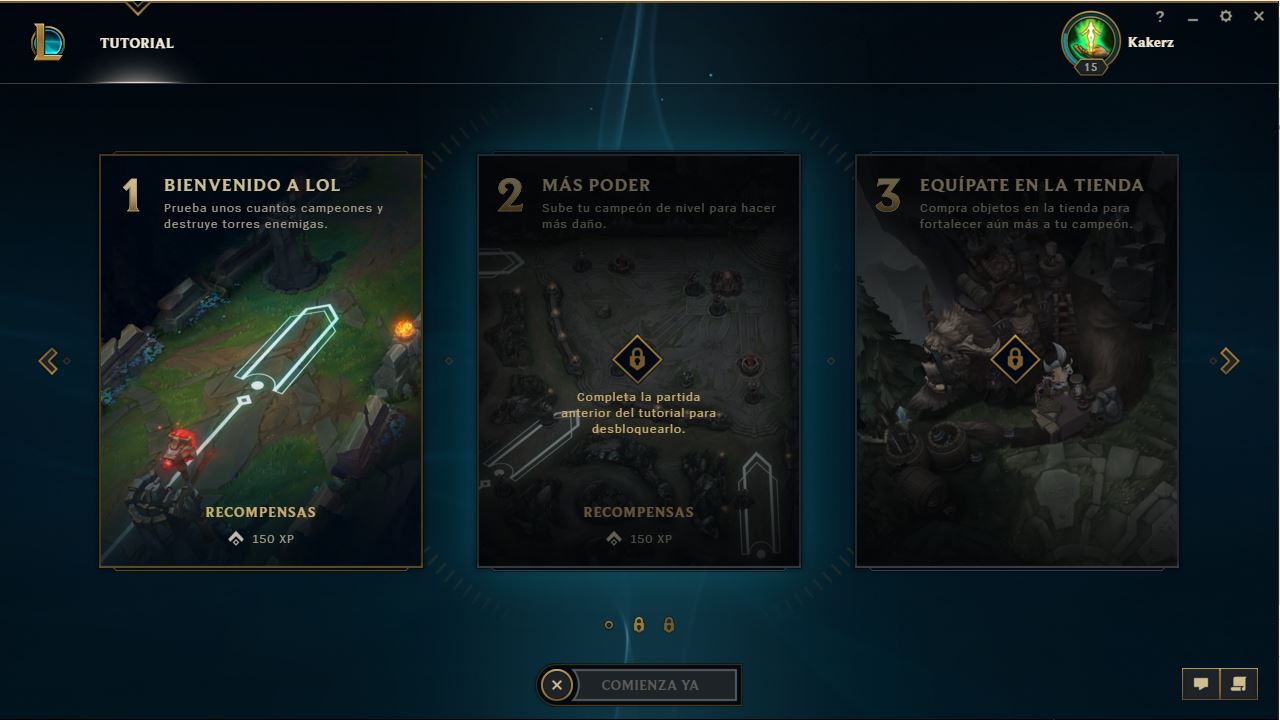Cancel queue with the X beside COMIENZA YA
Screen dimensions: 1280x720
(557, 684)
